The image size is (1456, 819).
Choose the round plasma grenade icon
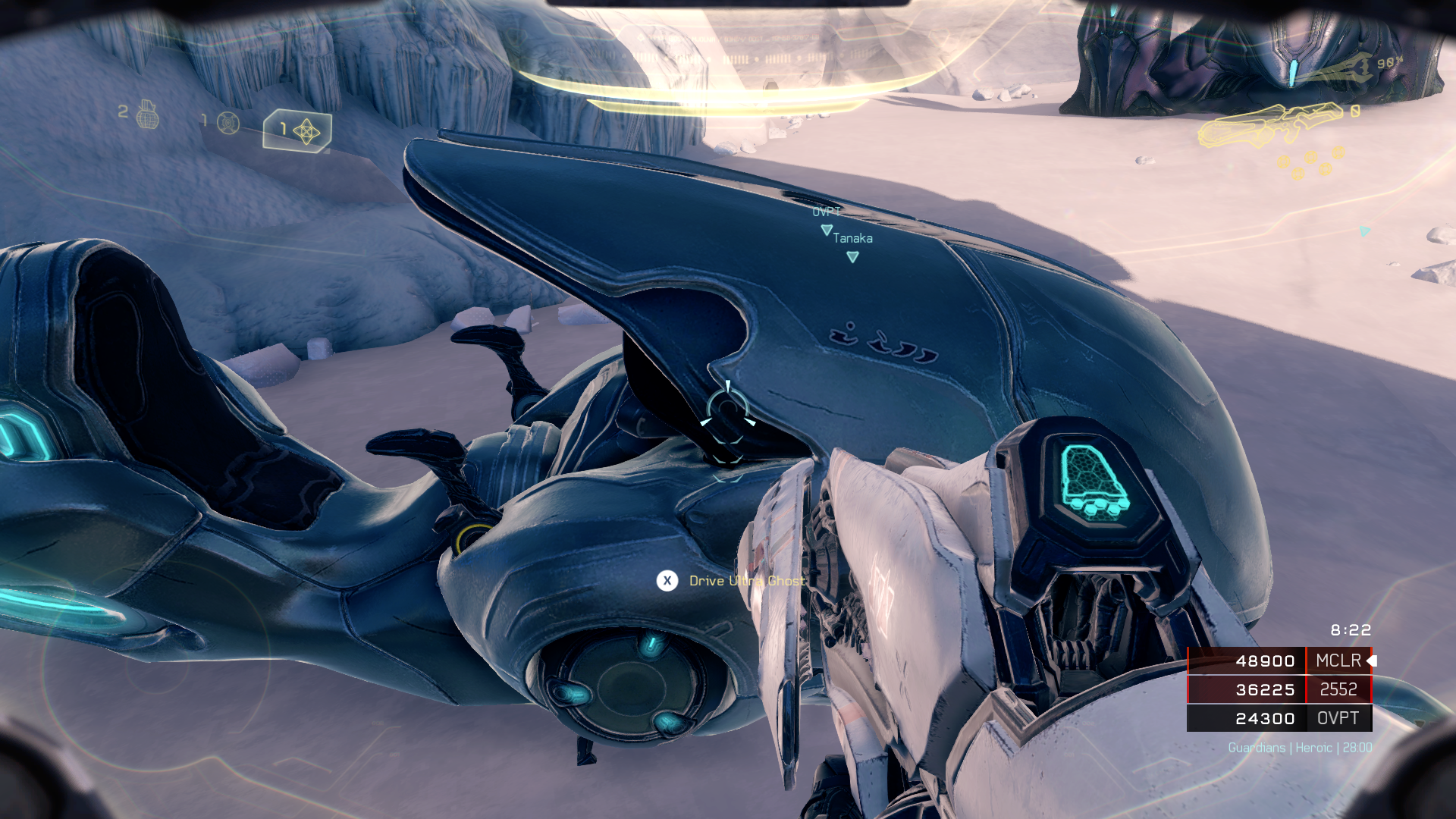click(x=228, y=122)
